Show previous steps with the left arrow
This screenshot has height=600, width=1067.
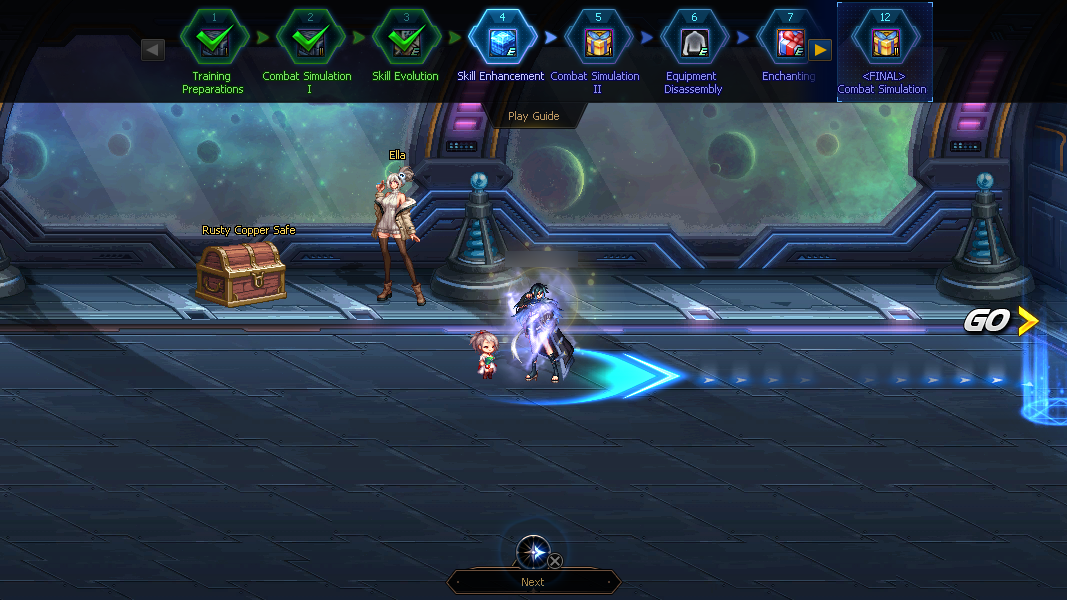153,49
